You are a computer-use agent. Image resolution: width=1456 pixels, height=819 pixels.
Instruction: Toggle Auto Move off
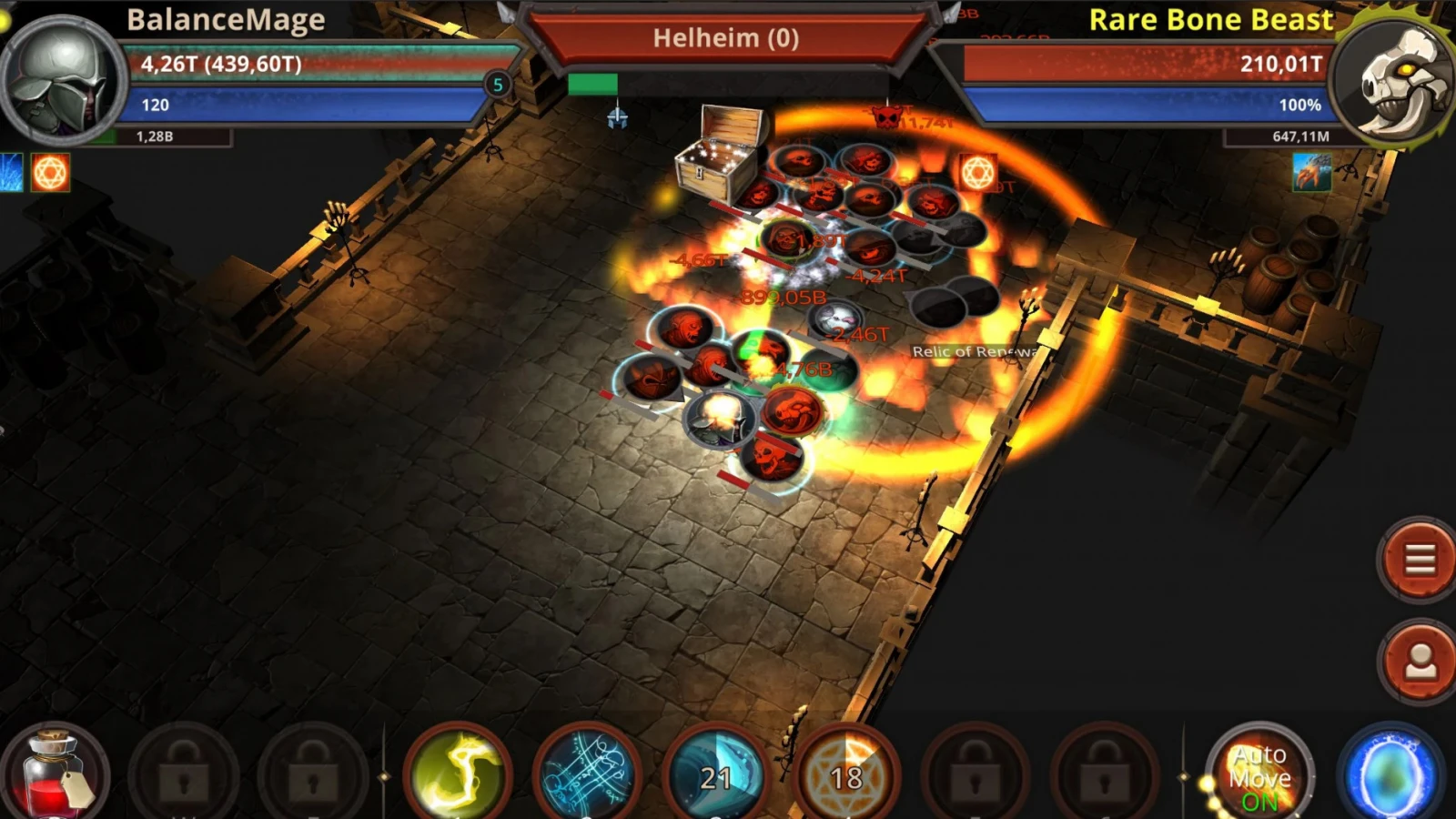[x=1259, y=775]
